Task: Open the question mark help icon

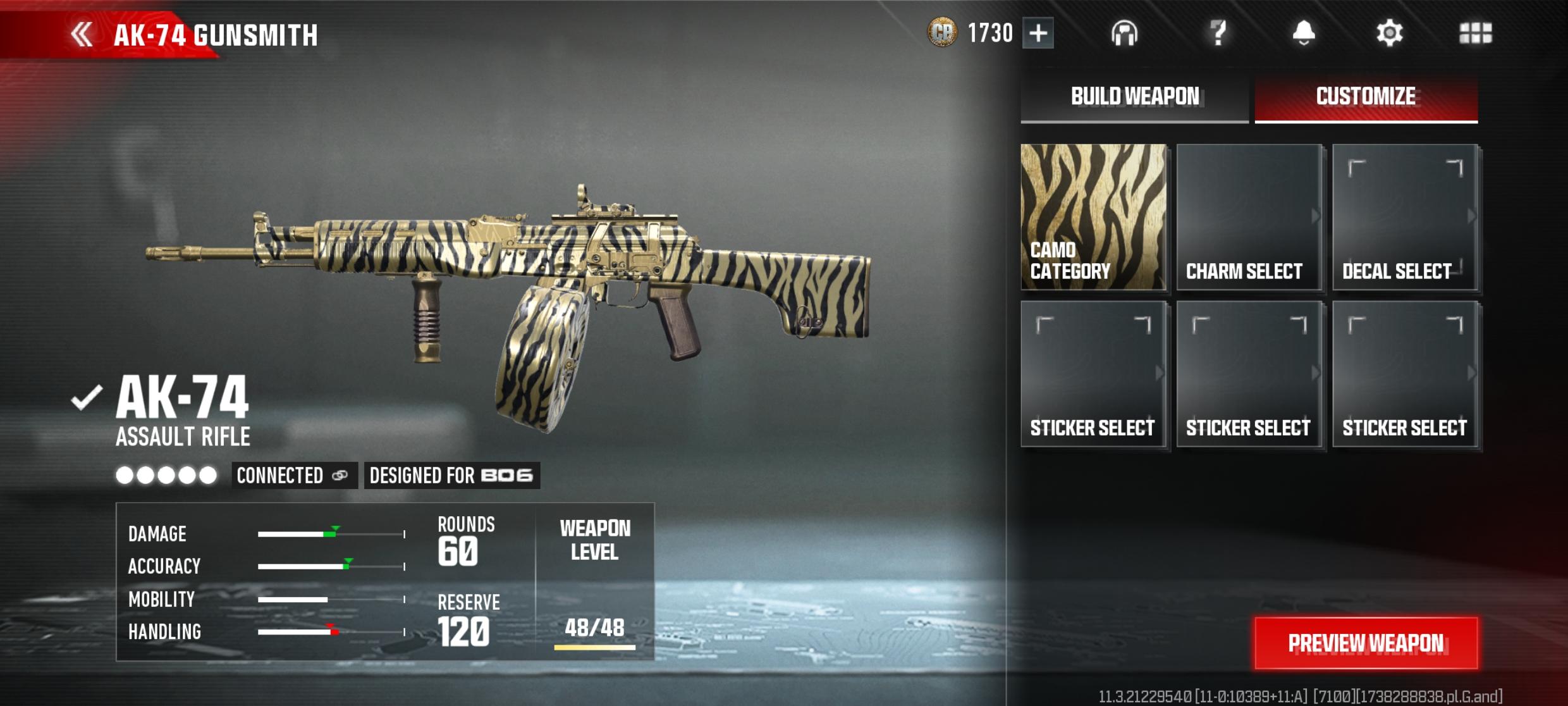Action: 1218,33
